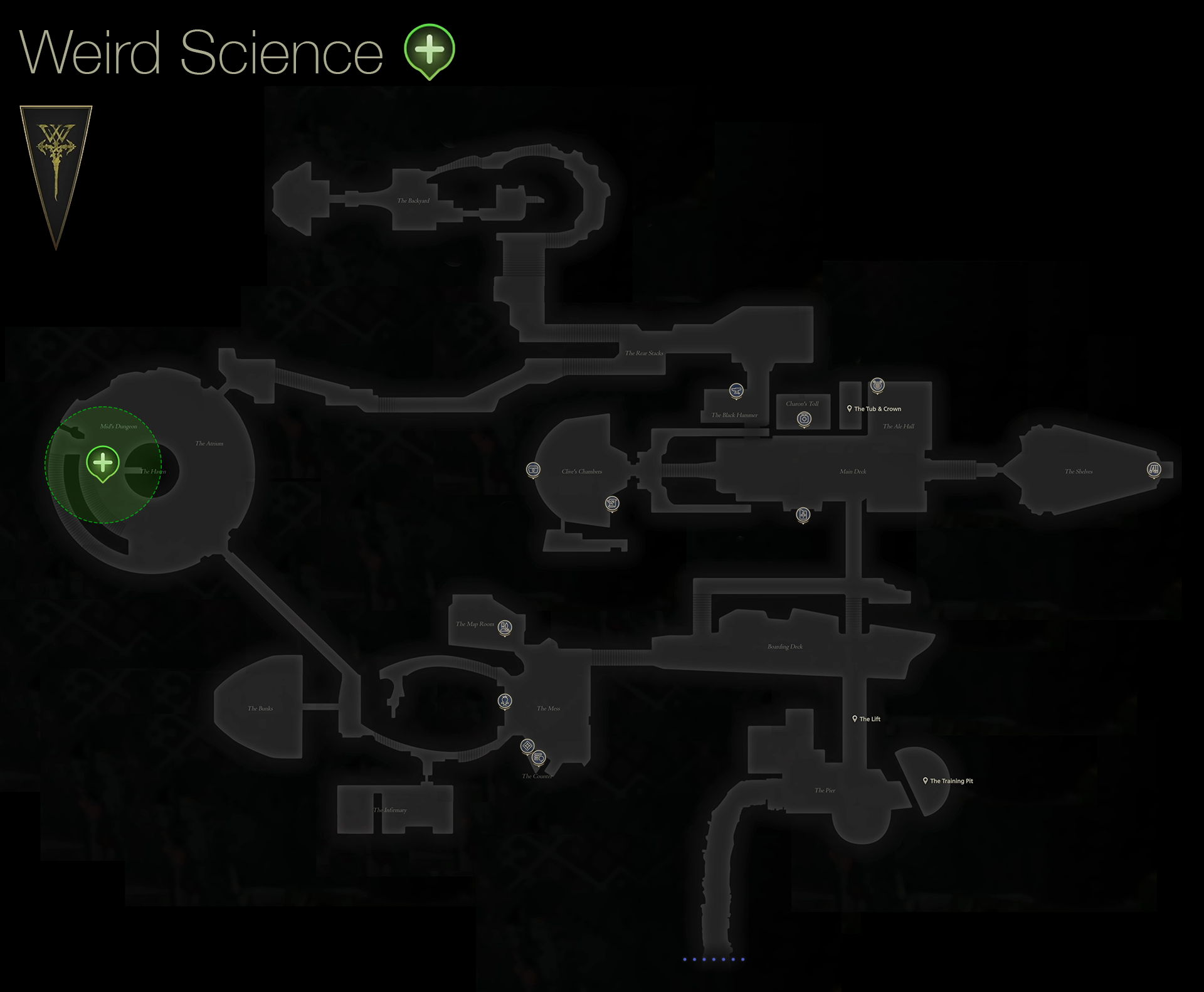
Task: Click the letter-writing icon below Clive's Chambers
Action: pyautogui.click(x=611, y=504)
